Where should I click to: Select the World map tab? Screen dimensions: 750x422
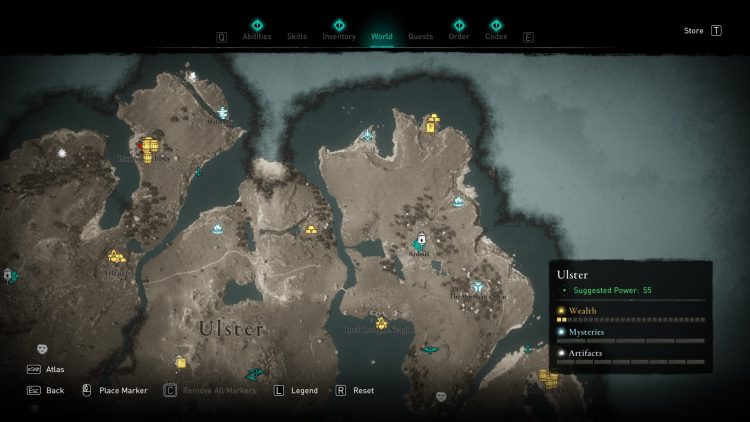click(382, 36)
